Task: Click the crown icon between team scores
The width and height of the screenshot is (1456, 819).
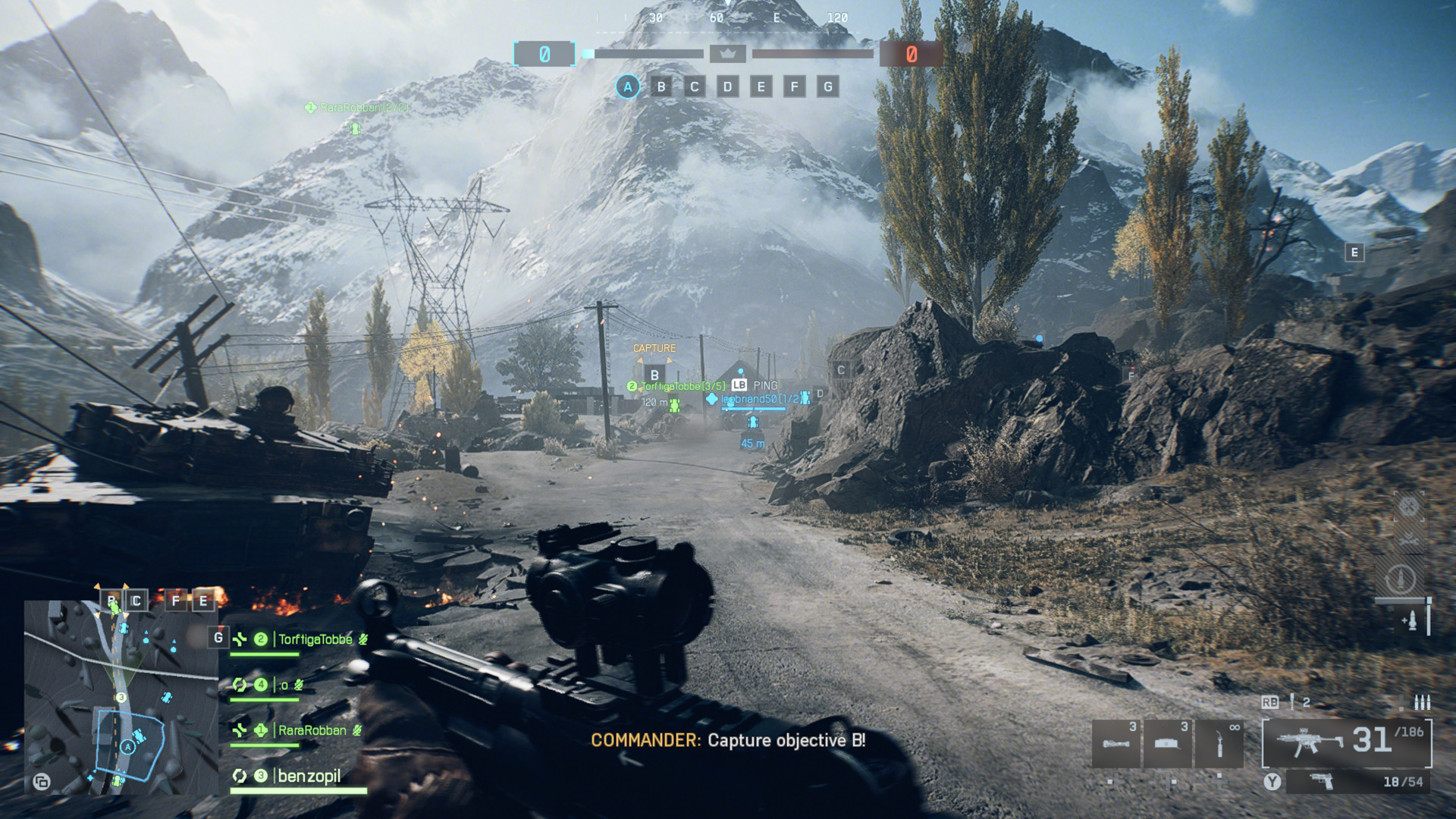Action: (727, 54)
